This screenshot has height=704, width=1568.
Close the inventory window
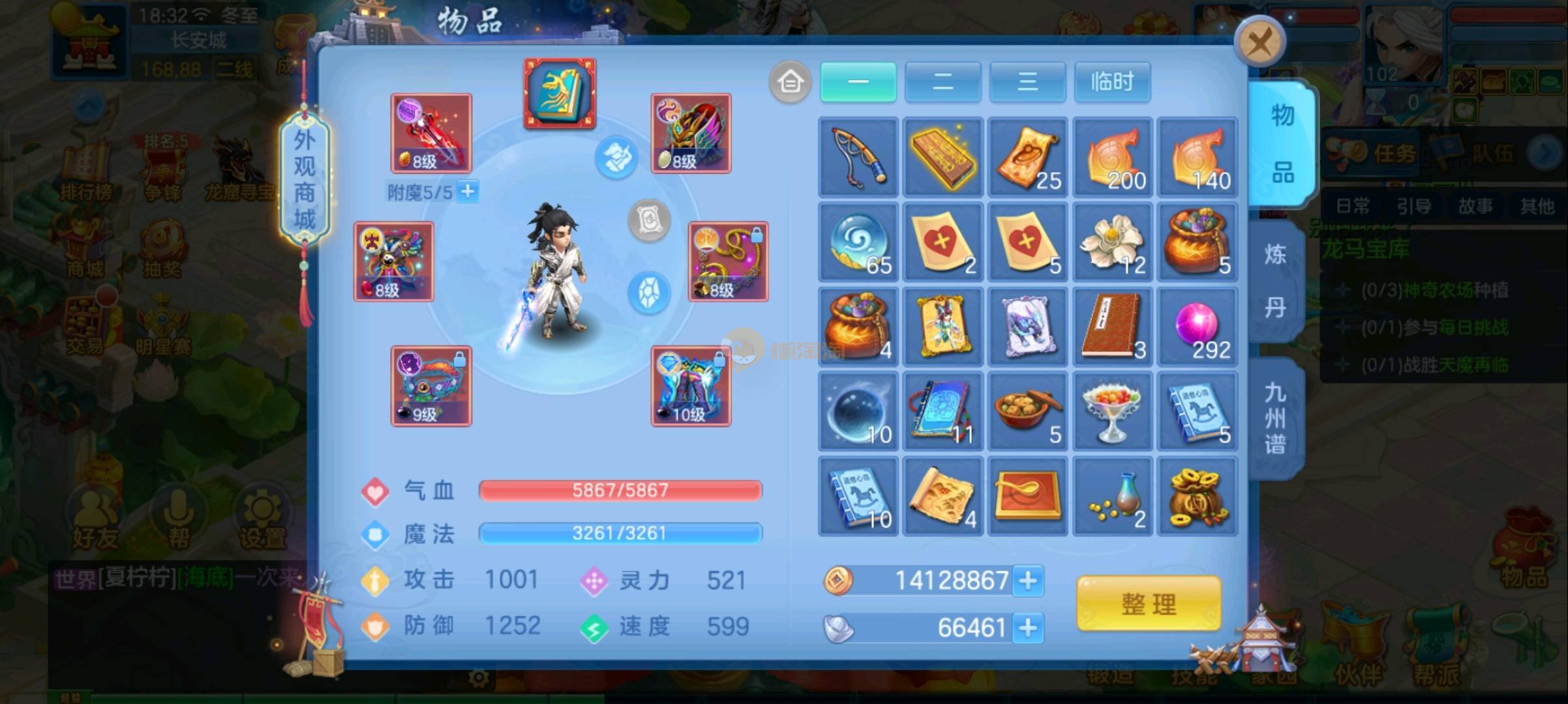pos(1259,43)
